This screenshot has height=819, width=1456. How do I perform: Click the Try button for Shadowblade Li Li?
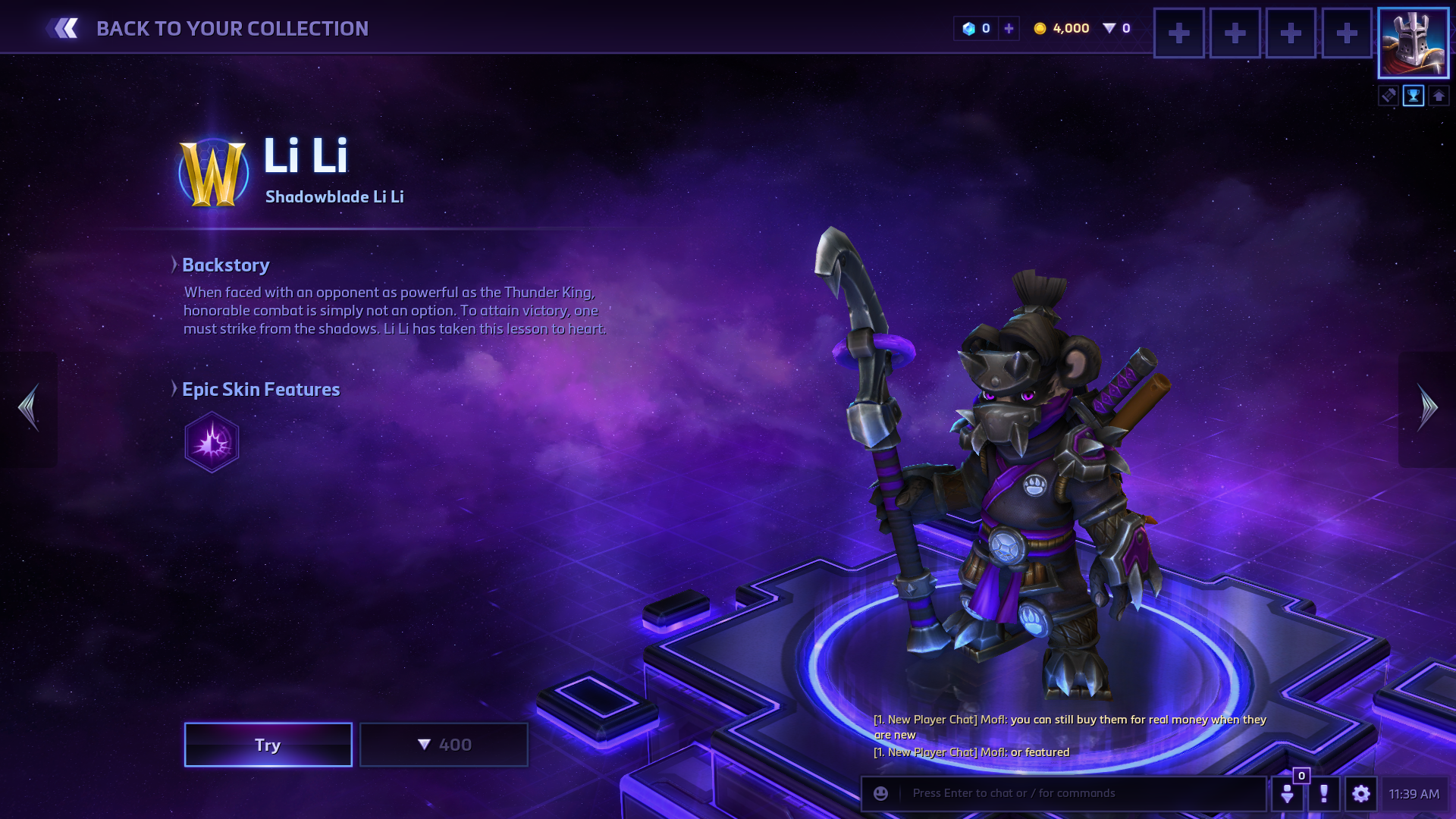[x=268, y=745]
